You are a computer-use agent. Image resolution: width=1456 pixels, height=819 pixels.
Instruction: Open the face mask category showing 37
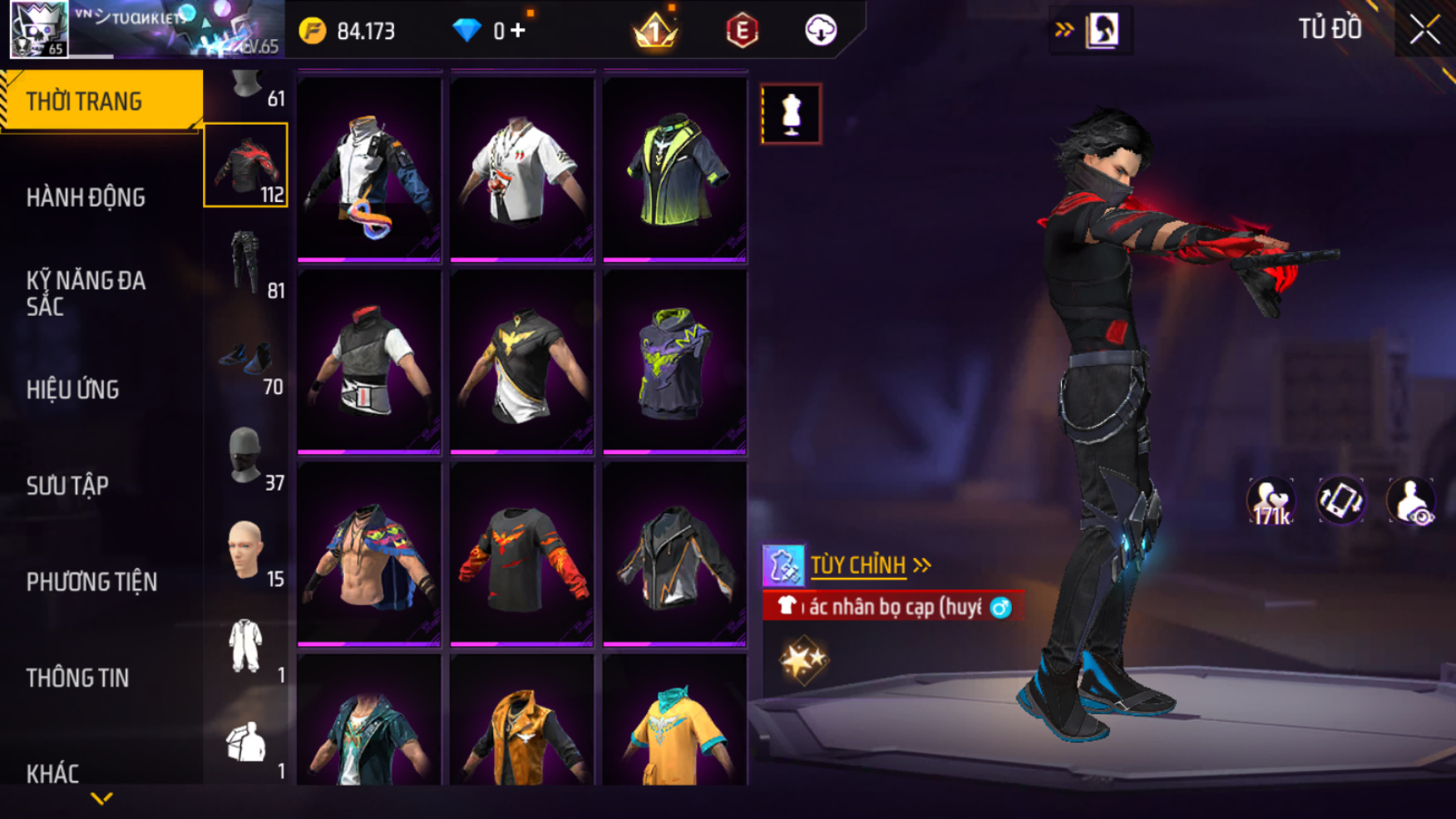pyautogui.click(x=246, y=457)
